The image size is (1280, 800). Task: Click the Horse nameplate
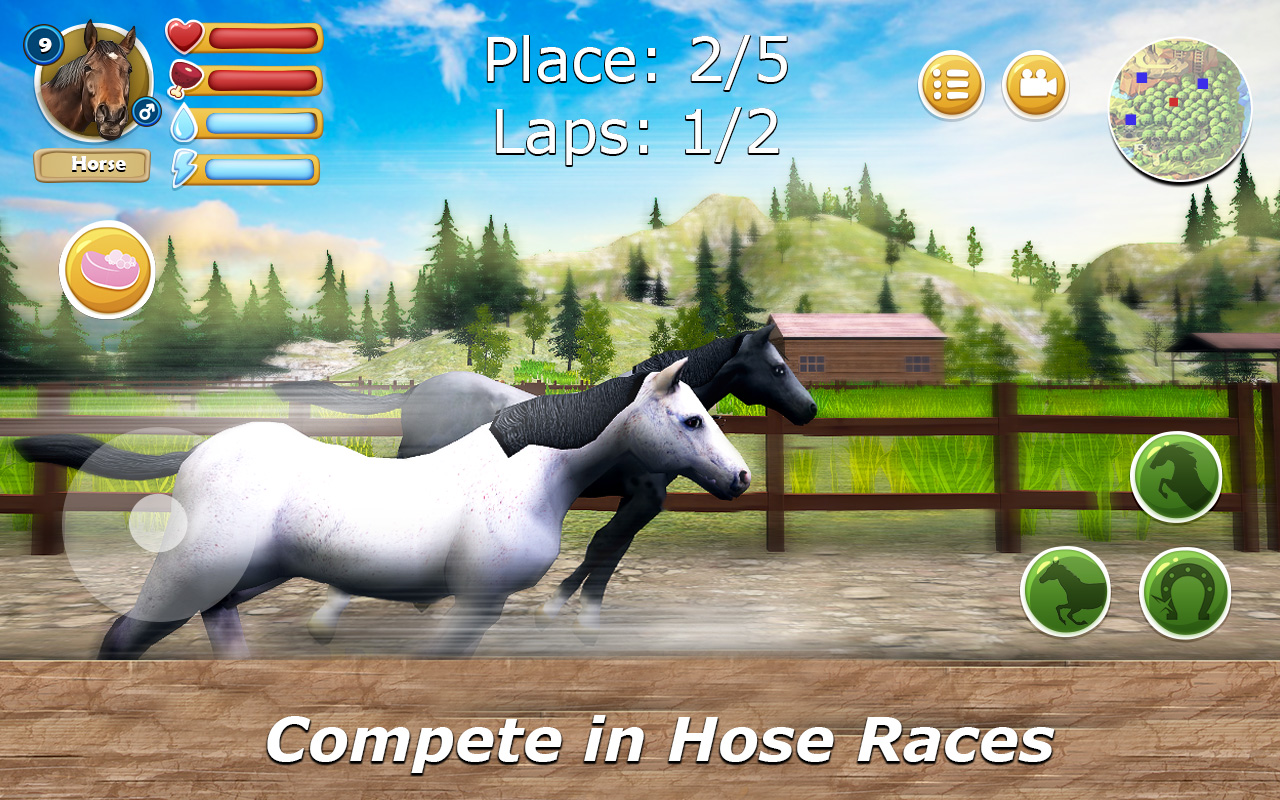[92, 163]
